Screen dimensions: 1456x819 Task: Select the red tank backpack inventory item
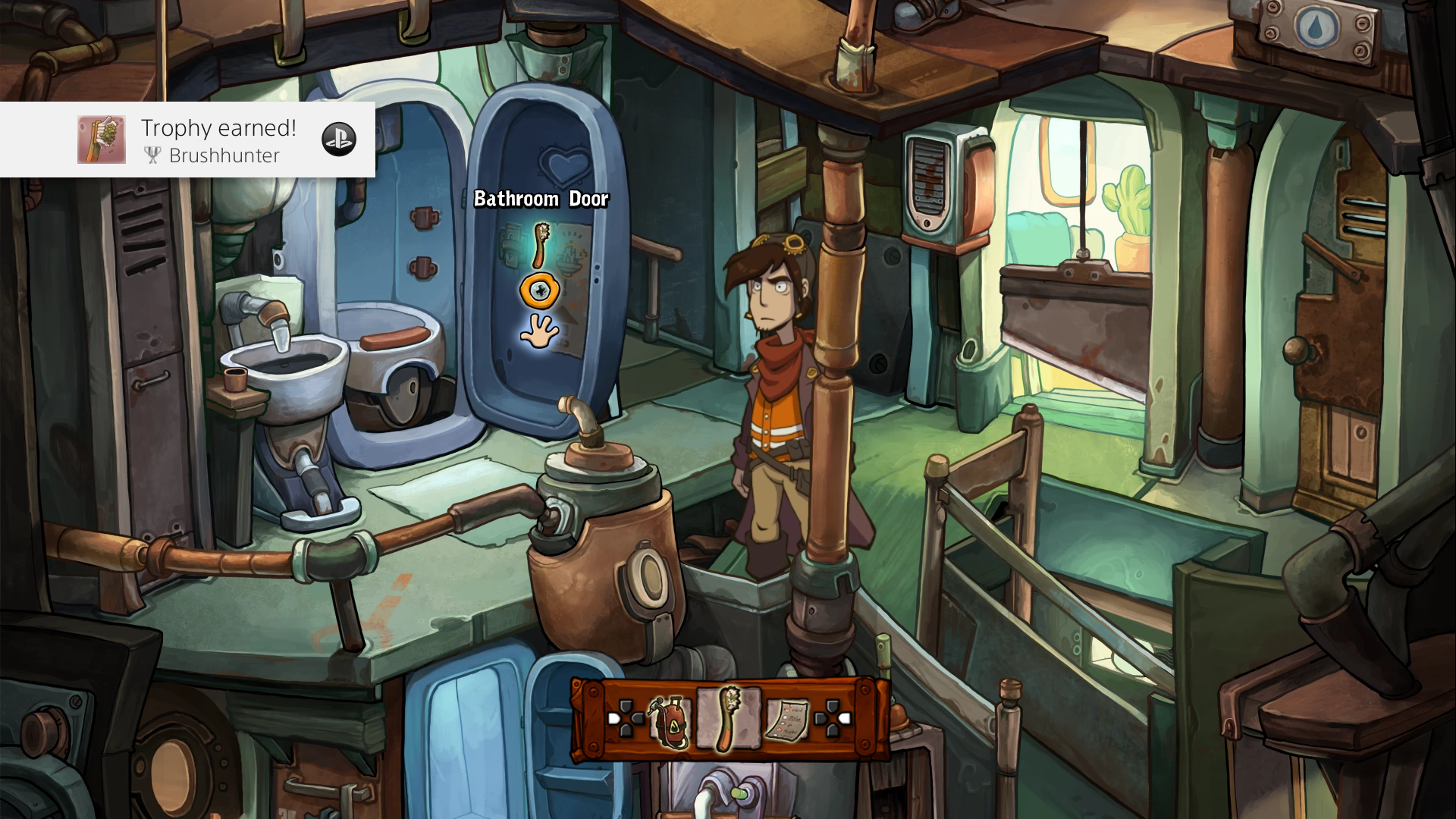[x=670, y=721]
